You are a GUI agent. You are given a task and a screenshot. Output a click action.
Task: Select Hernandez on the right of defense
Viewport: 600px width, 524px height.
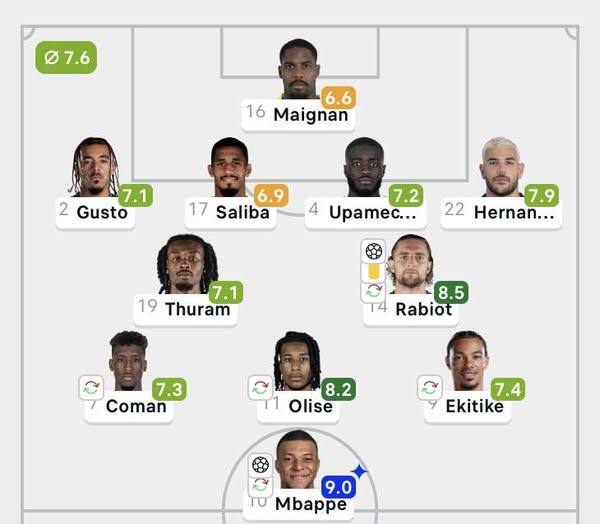(x=501, y=168)
